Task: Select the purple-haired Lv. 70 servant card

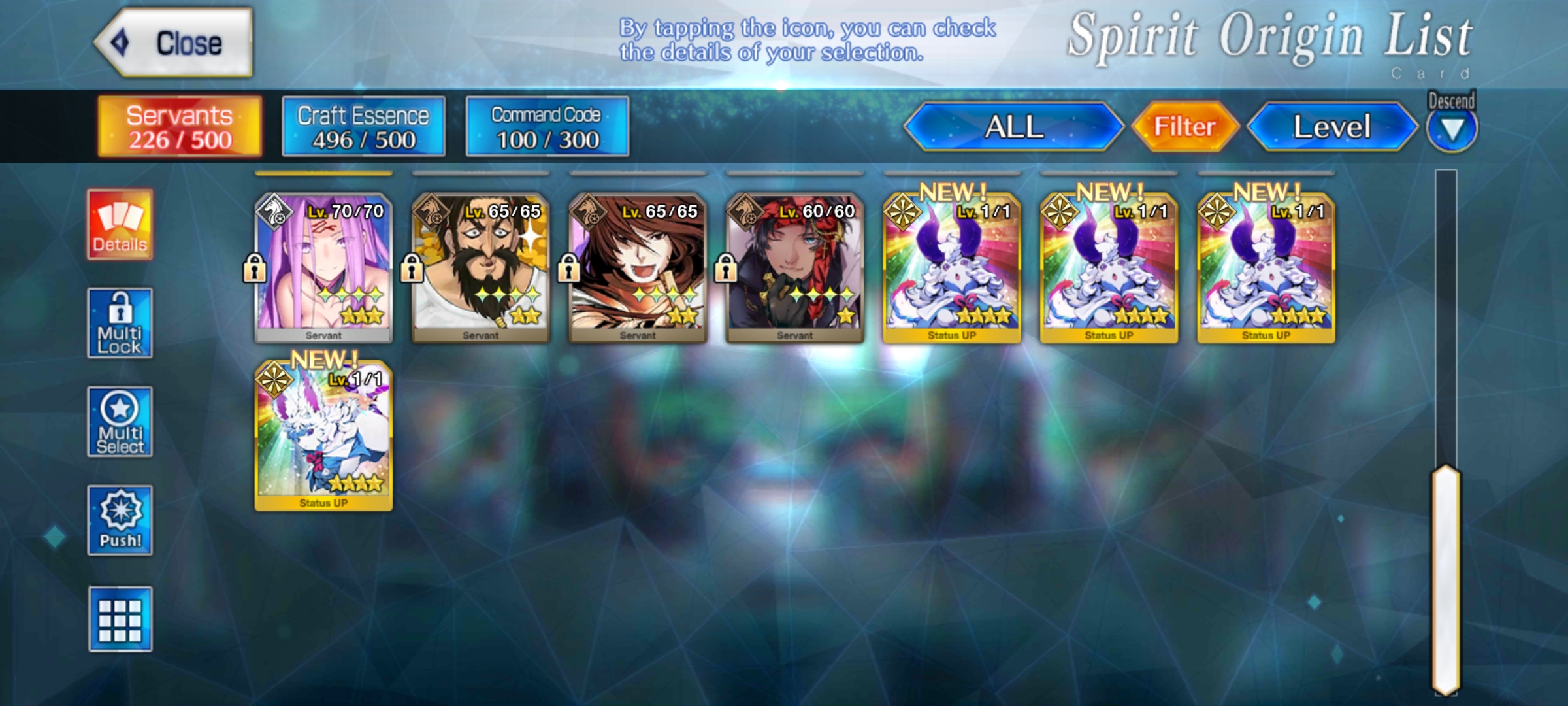Action: coord(323,268)
